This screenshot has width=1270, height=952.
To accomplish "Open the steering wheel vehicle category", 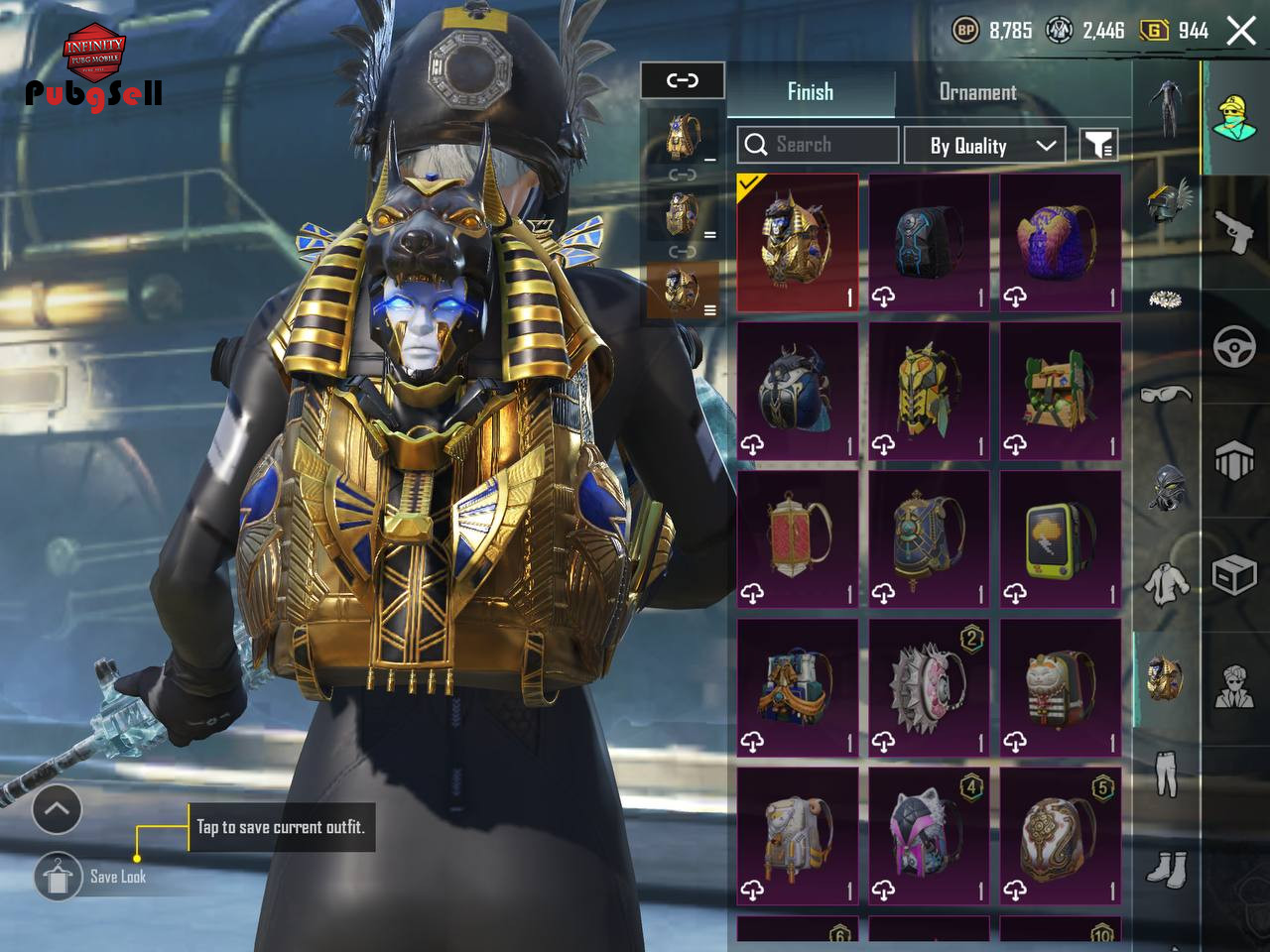I will [1235, 347].
